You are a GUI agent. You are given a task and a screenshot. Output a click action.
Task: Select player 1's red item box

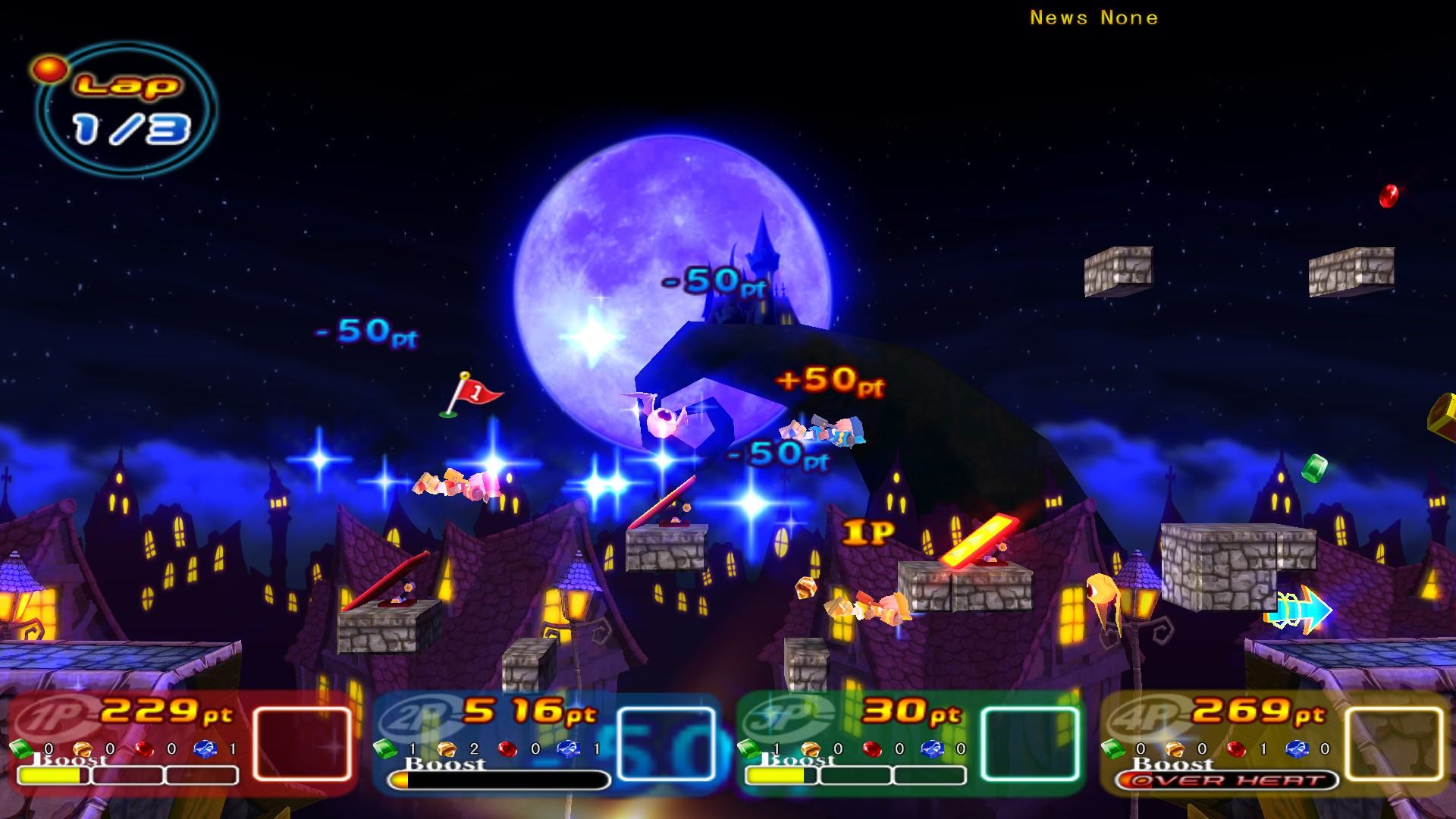(303, 744)
